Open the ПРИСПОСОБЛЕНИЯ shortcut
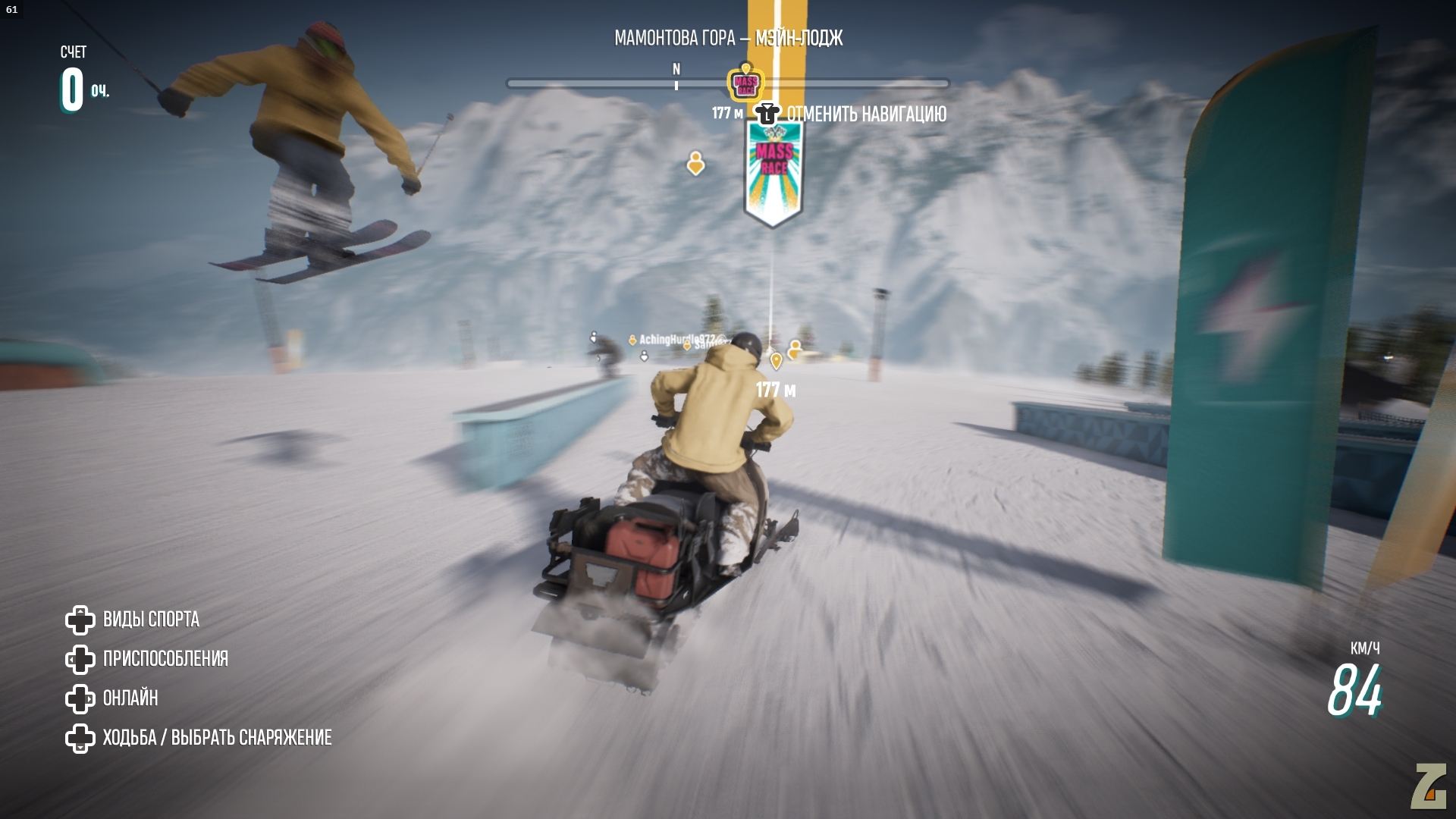1456x819 pixels. pyautogui.click(x=165, y=659)
